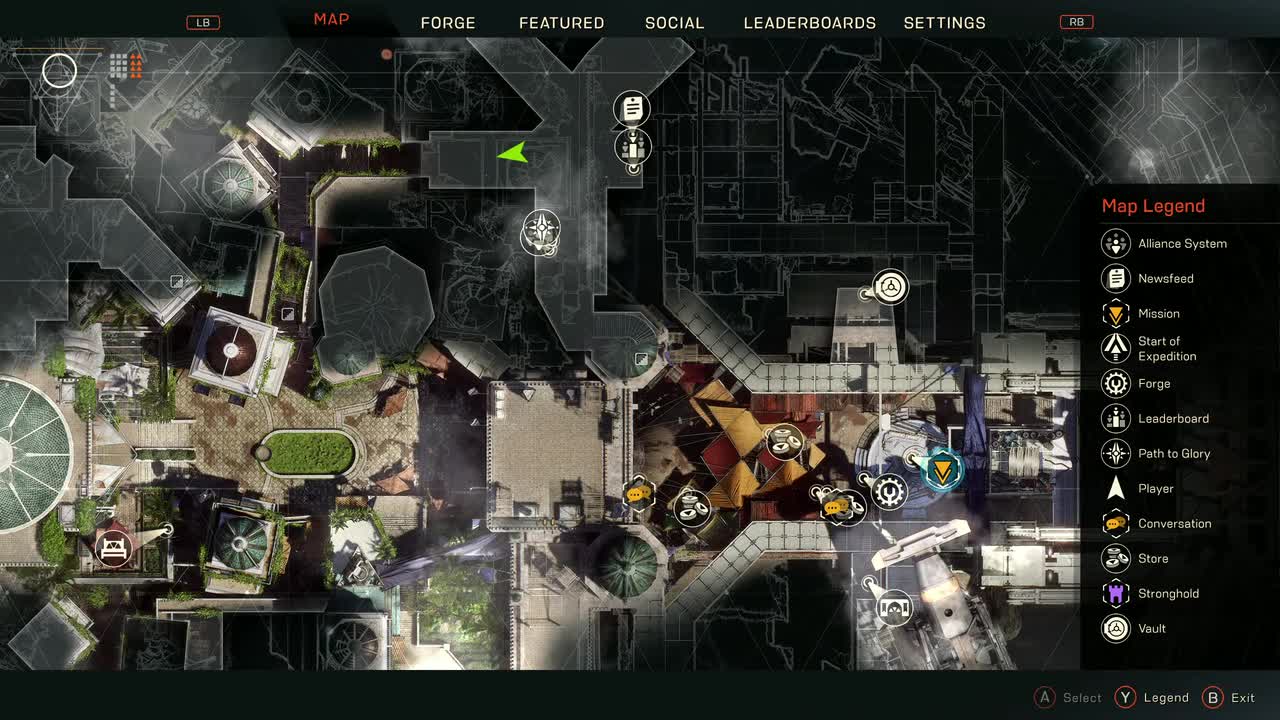Select the Forge gear map marker

point(889,492)
